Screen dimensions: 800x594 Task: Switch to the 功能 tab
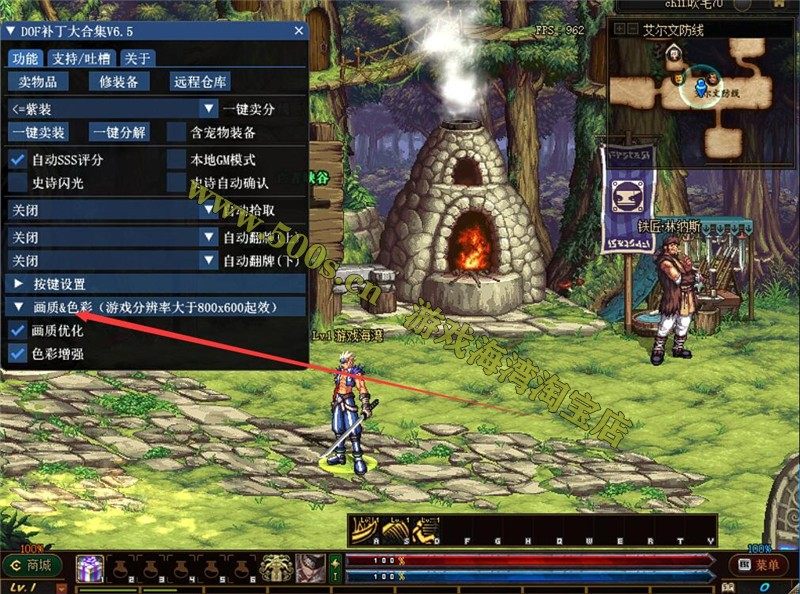tap(27, 58)
